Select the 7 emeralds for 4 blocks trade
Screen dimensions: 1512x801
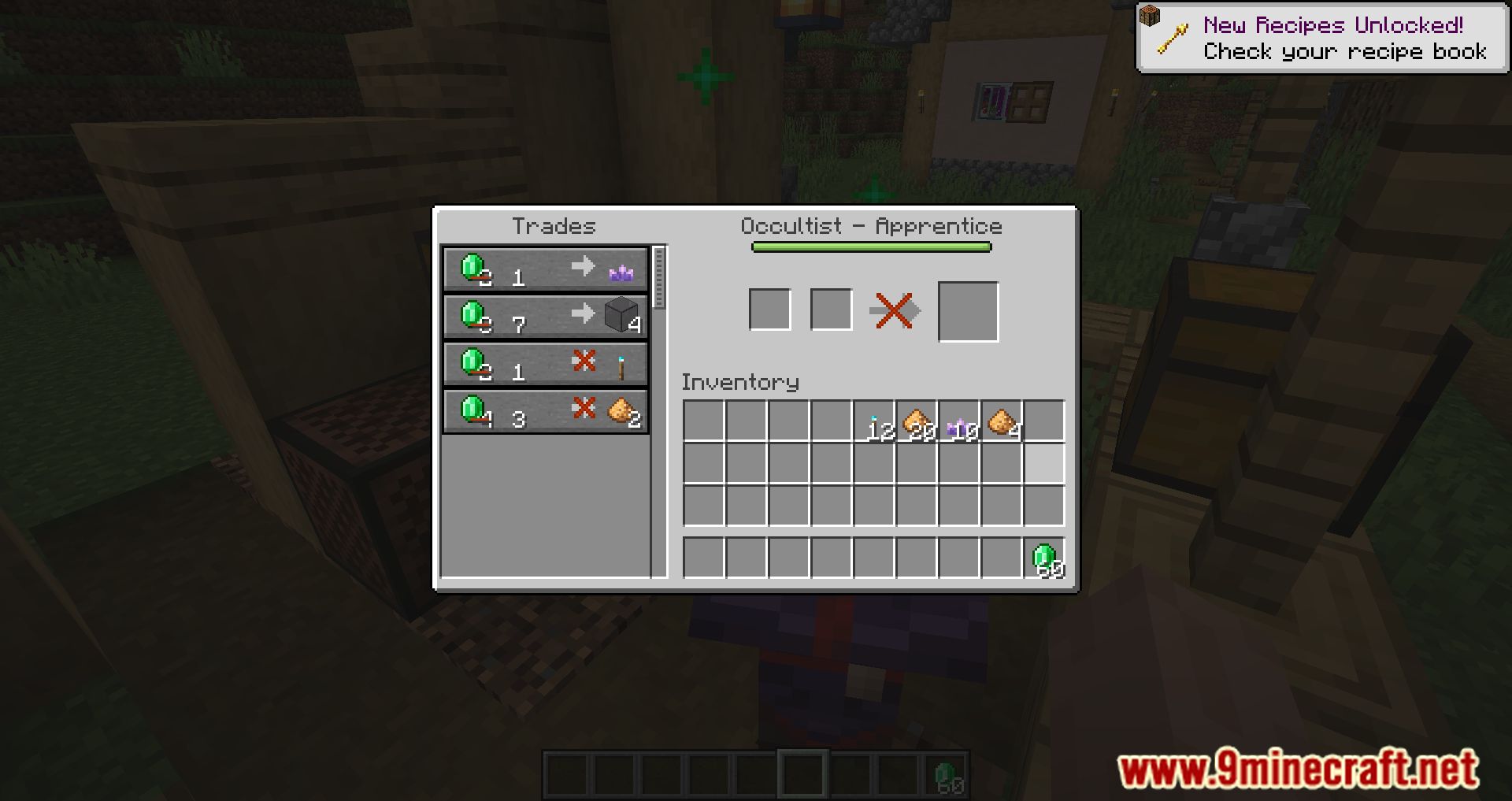(546, 316)
